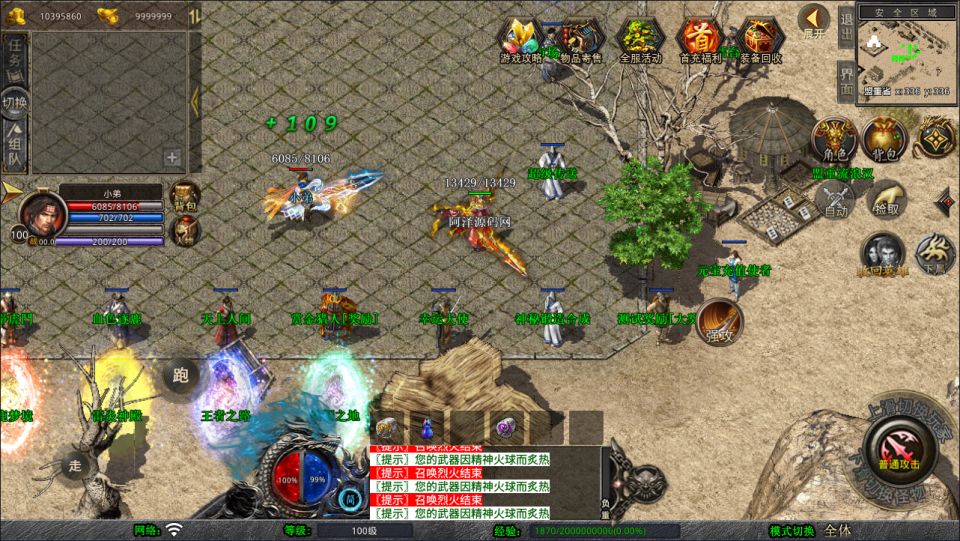
Task: Open the 角色 character sheet
Action: [834, 139]
